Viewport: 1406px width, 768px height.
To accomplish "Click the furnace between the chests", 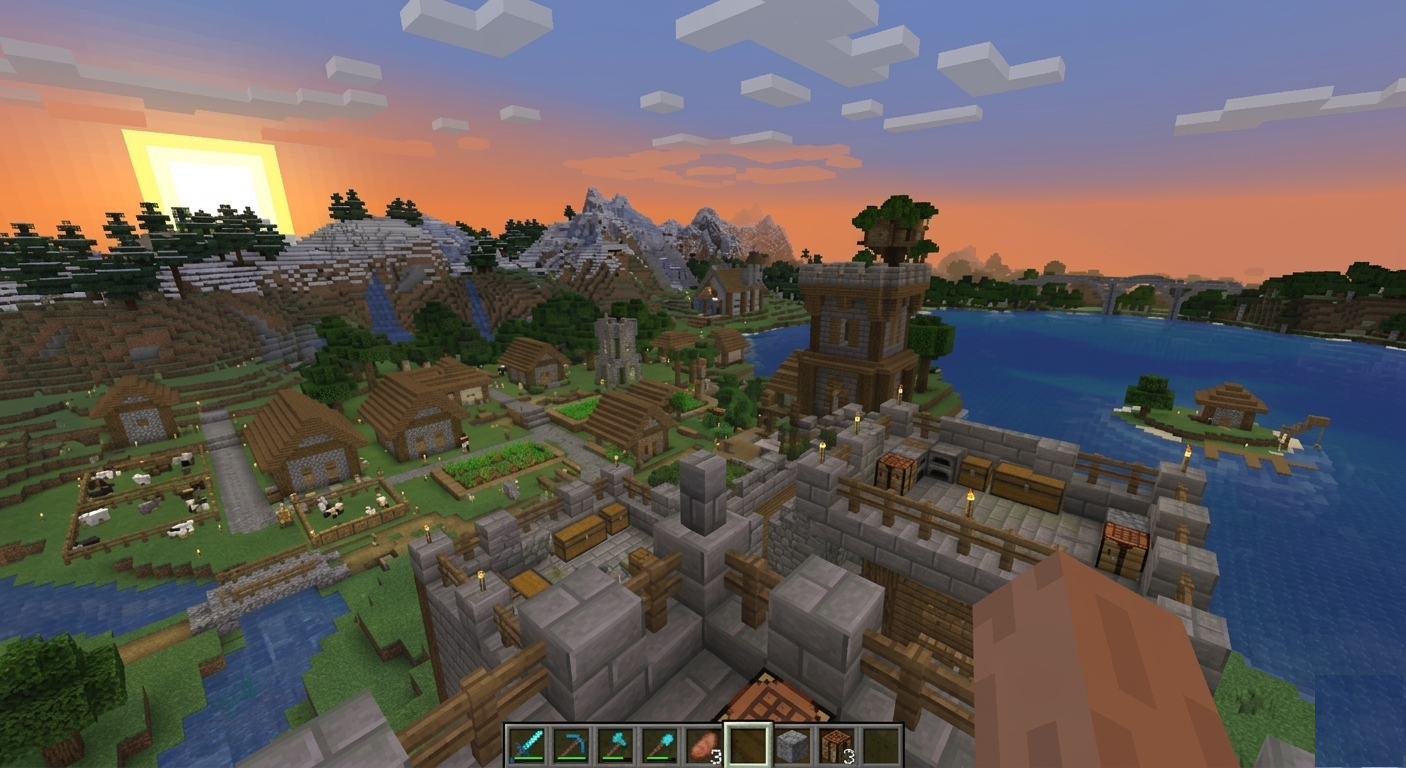I will click(940, 467).
